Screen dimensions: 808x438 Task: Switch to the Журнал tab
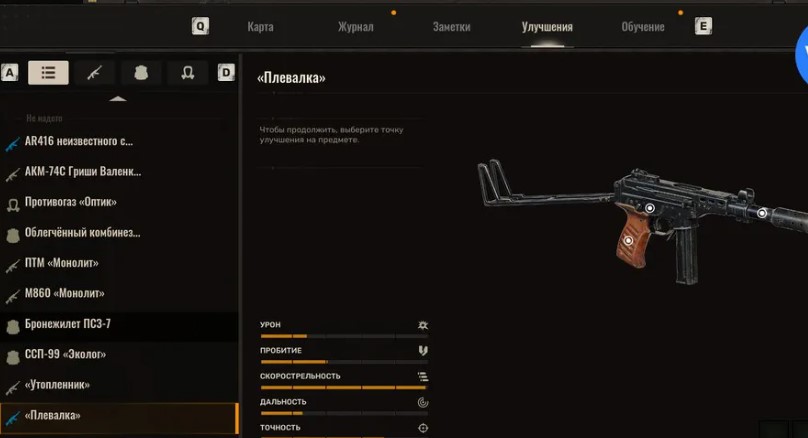click(x=355, y=27)
